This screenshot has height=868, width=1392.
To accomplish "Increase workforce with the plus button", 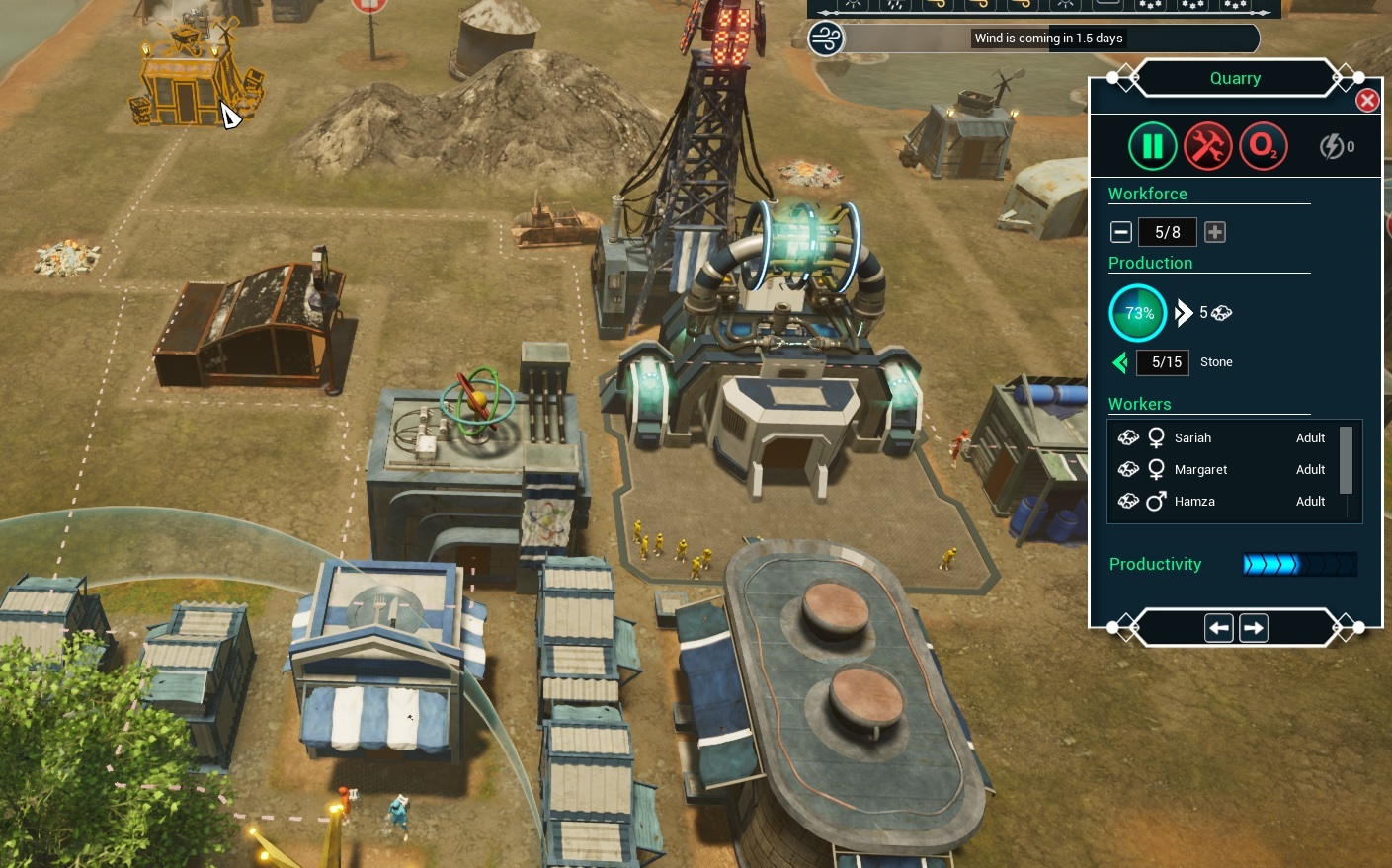I will [1215, 231].
